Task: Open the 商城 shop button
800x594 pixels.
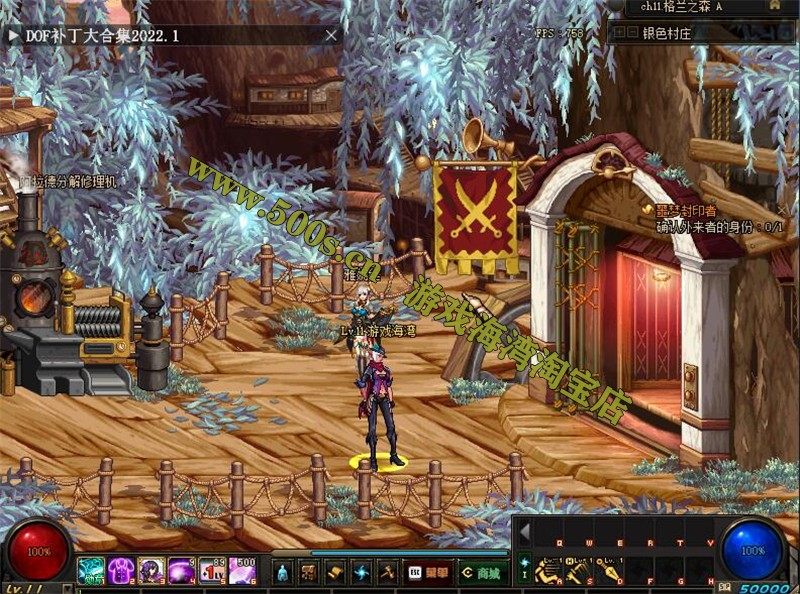Action: (481, 572)
